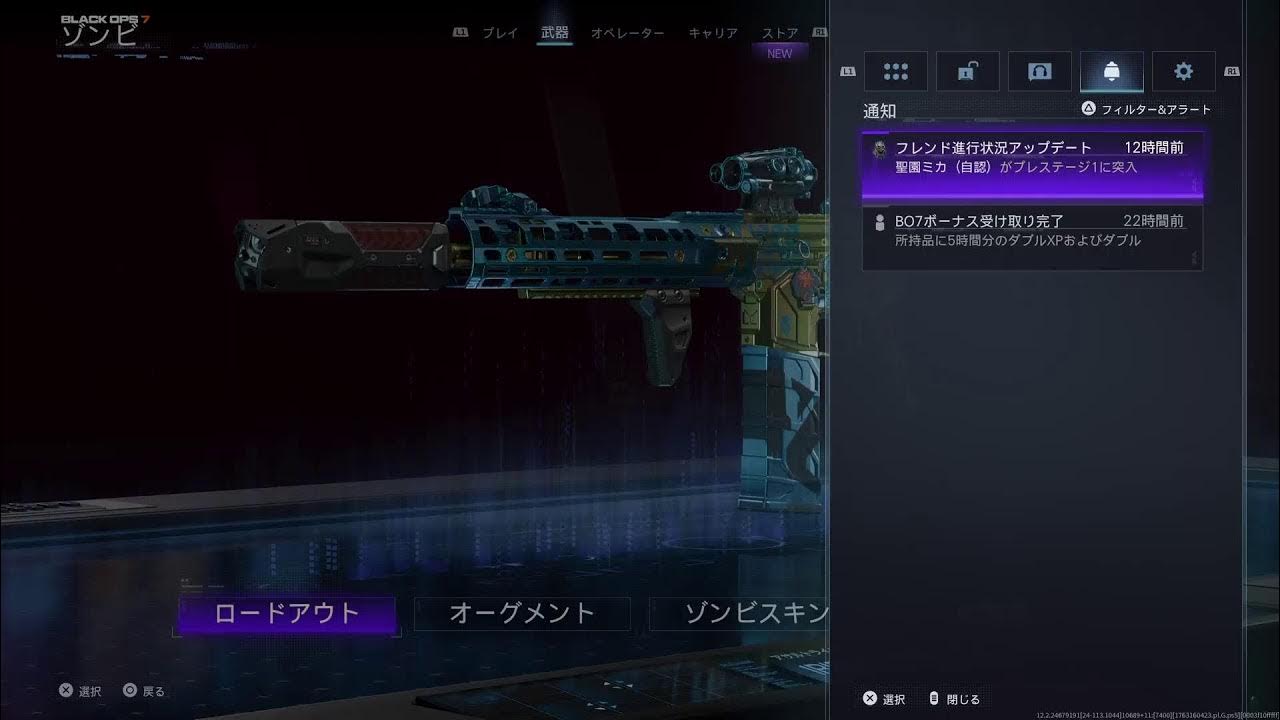This screenshot has width=1280, height=720.
Task: Select the bell notifications icon
Action: tap(1112, 70)
